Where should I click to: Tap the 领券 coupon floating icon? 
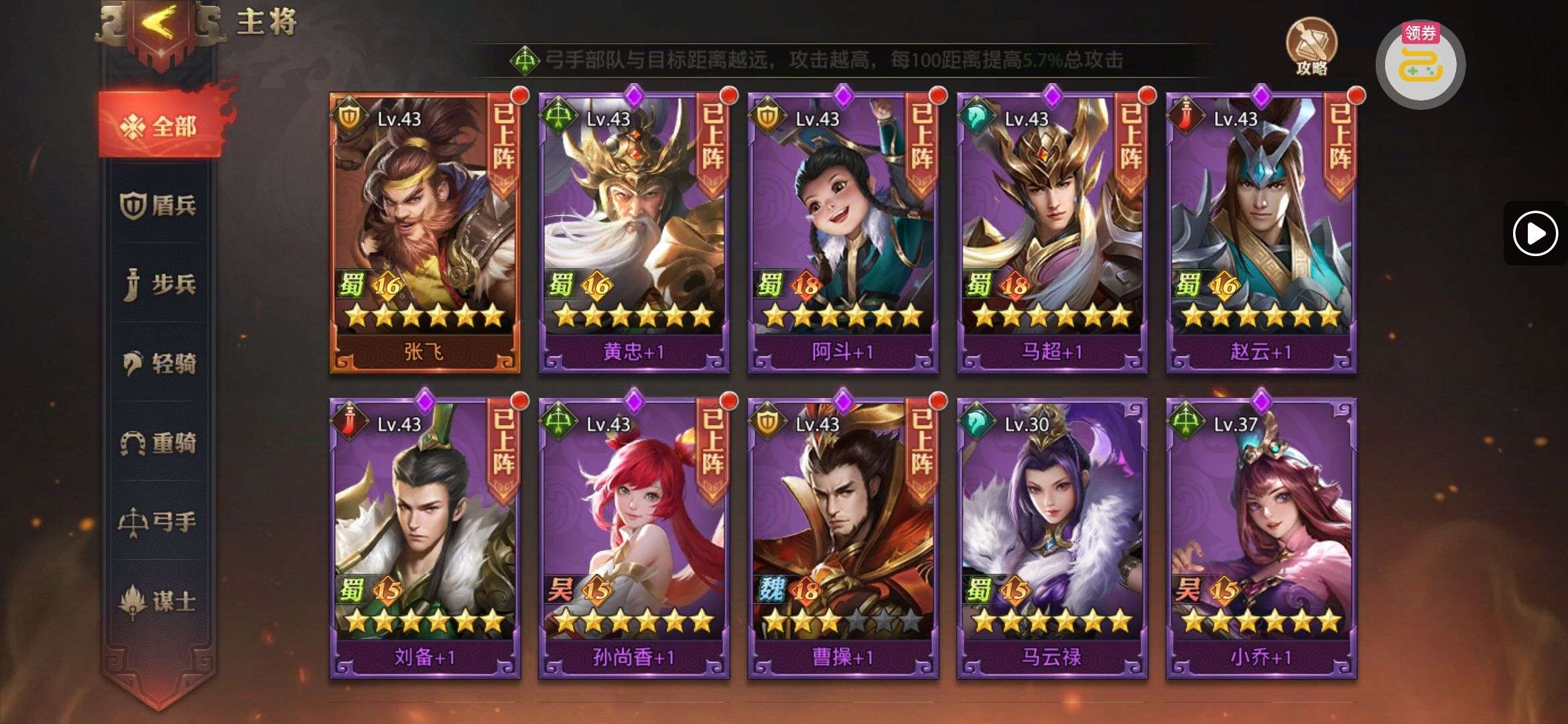click(1420, 64)
